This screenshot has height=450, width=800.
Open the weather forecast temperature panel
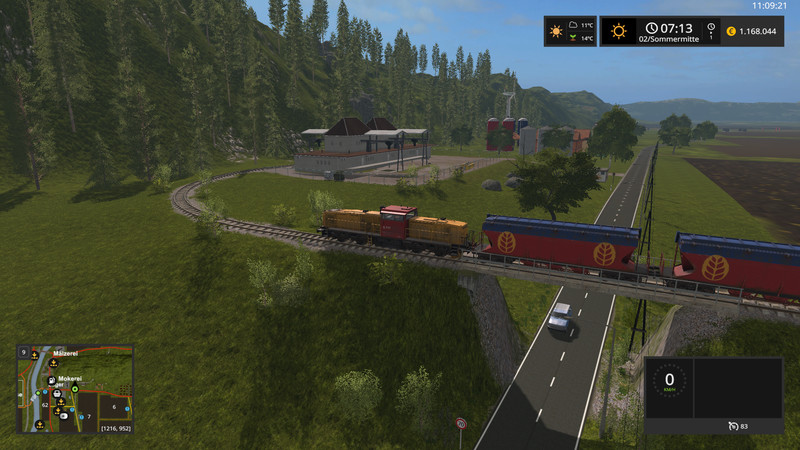tap(582, 32)
